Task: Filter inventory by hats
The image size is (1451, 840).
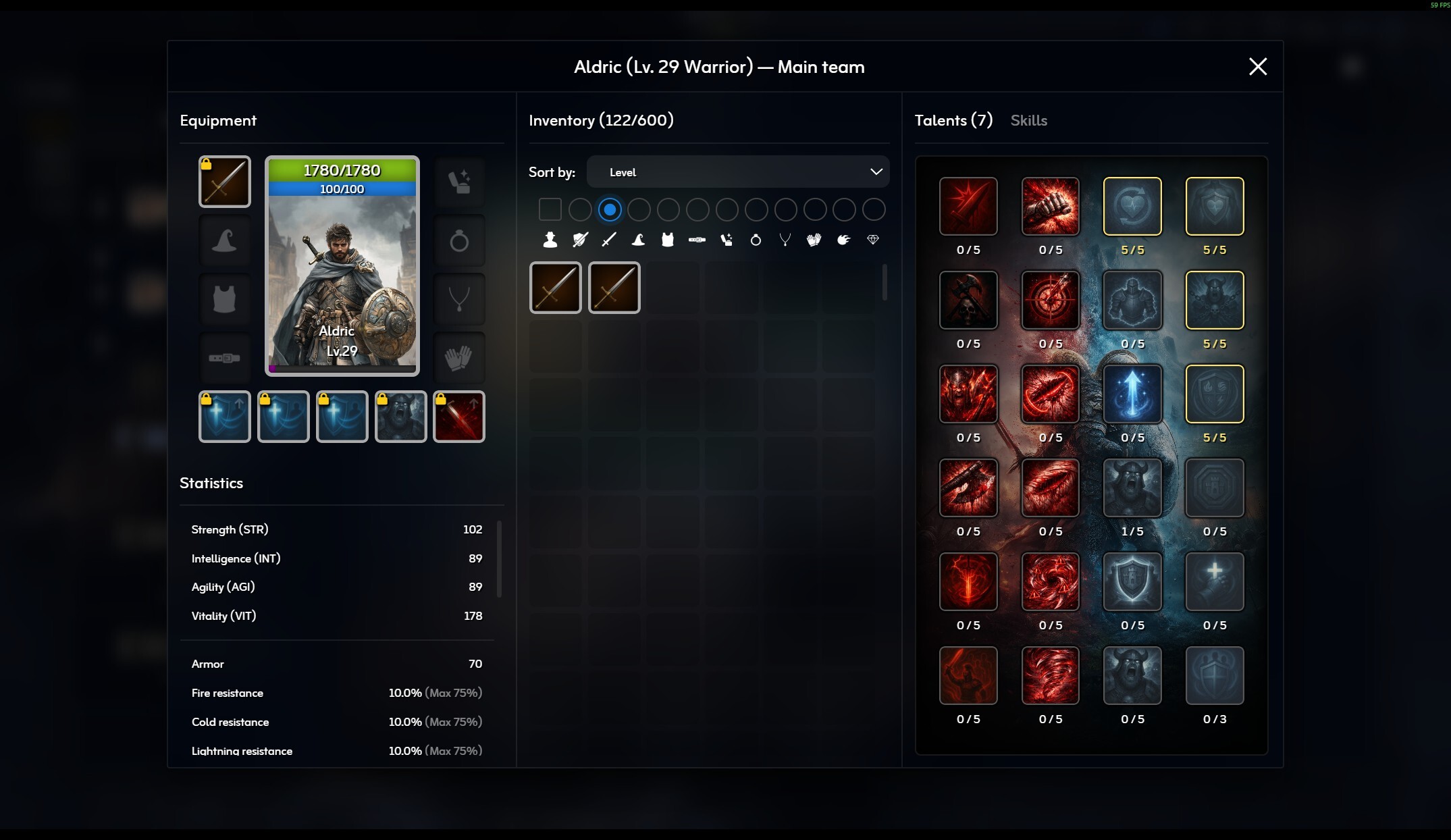Action: click(x=638, y=240)
